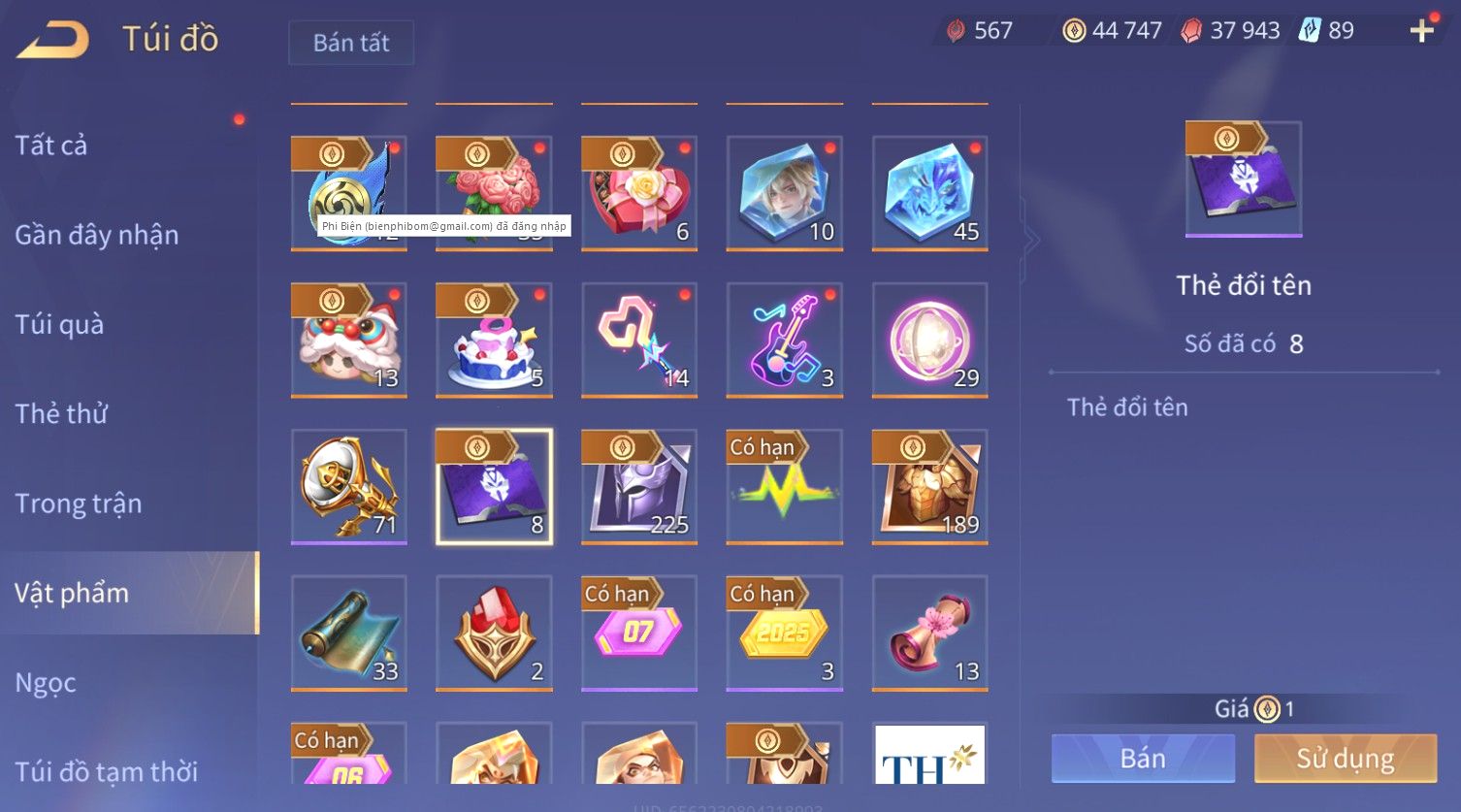The height and width of the screenshot is (812, 1461).
Task: Pick the yellow 2025 badge item
Action: pyautogui.click(x=785, y=633)
